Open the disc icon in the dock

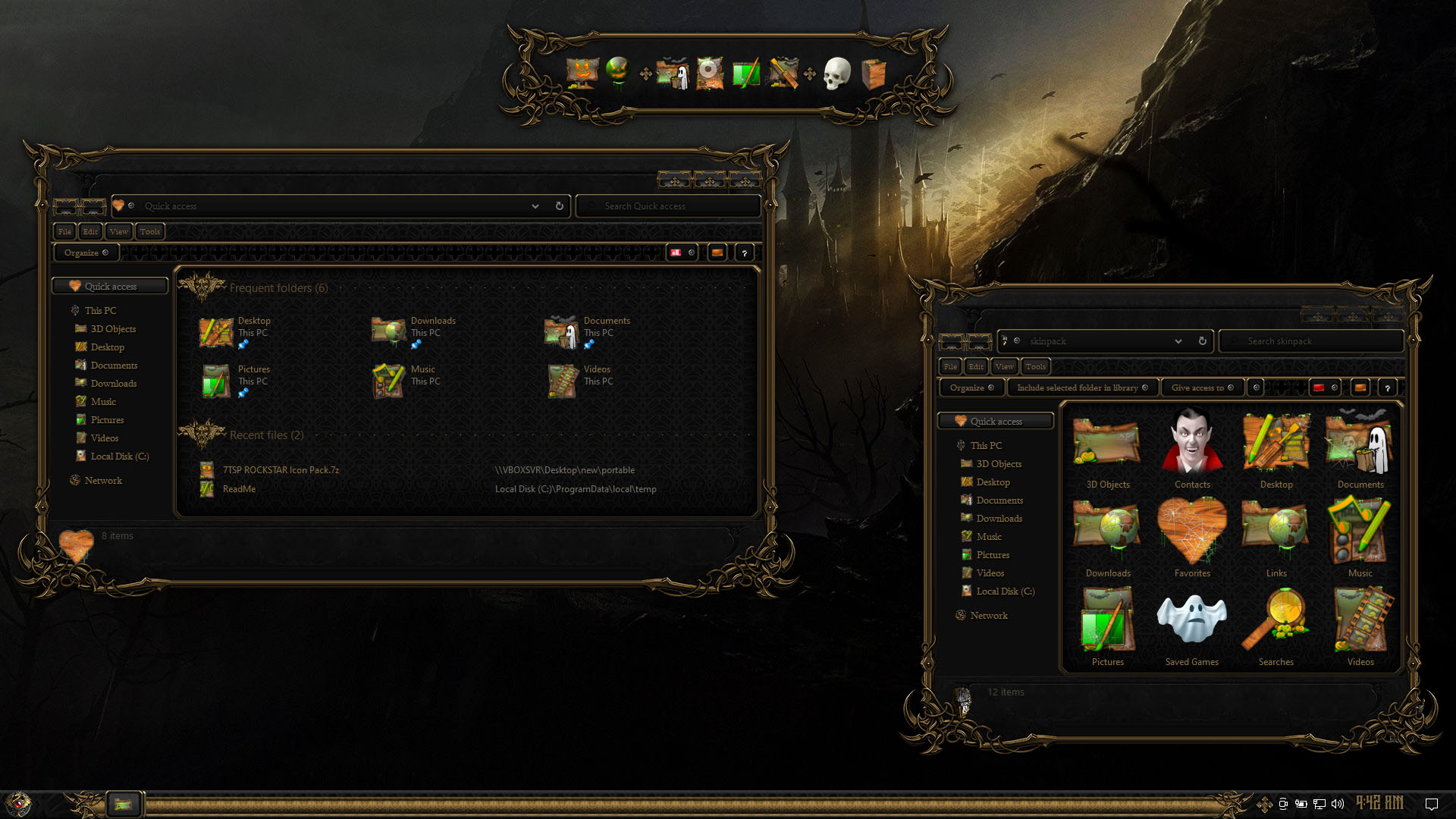(x=710, y=74)
